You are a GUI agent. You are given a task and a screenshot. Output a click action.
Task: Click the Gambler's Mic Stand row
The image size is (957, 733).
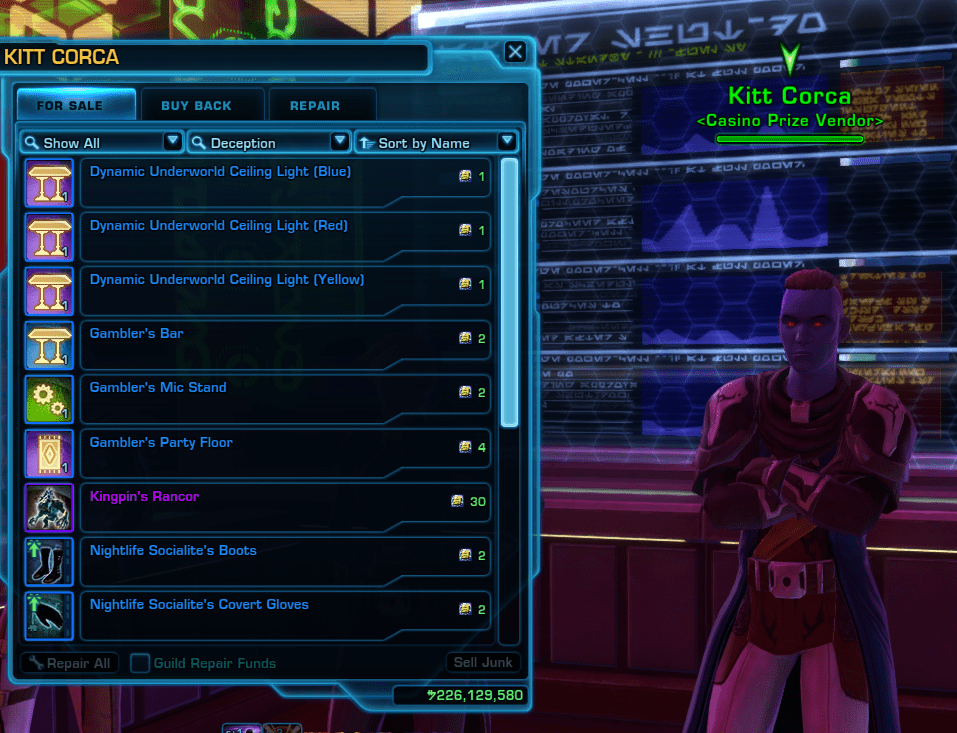285,398
